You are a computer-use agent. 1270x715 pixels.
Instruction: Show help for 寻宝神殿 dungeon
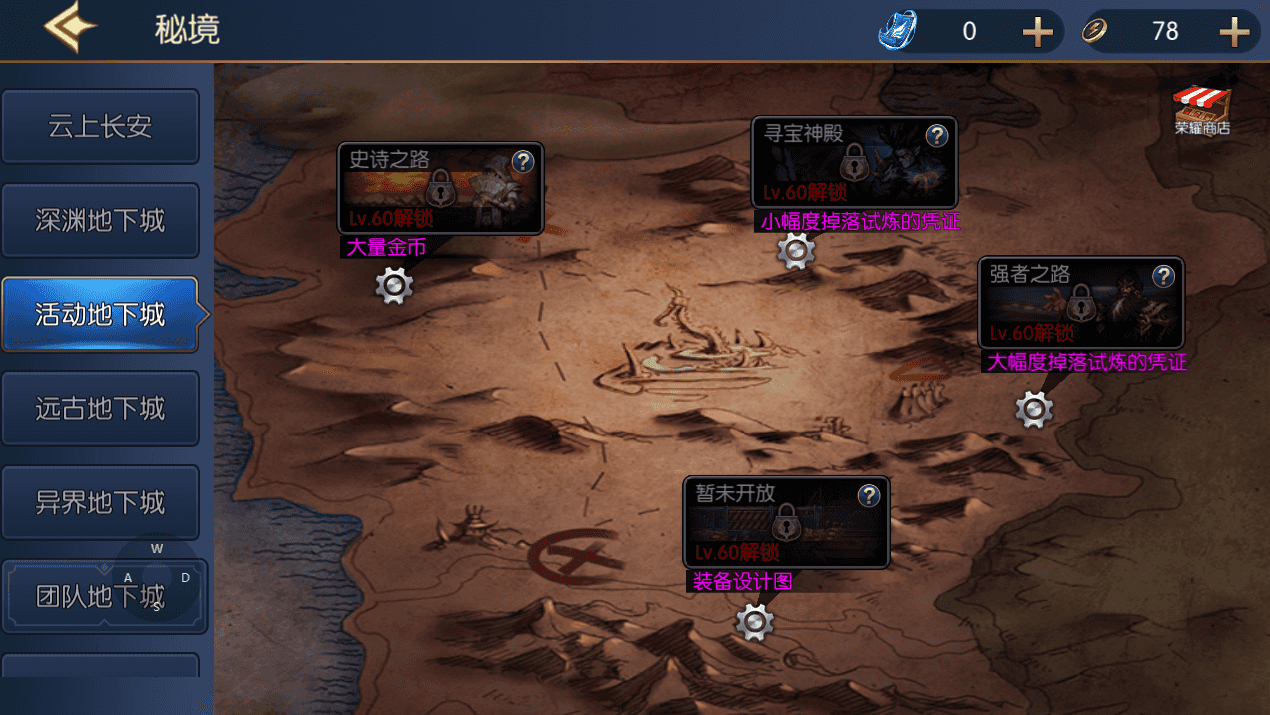936,135
